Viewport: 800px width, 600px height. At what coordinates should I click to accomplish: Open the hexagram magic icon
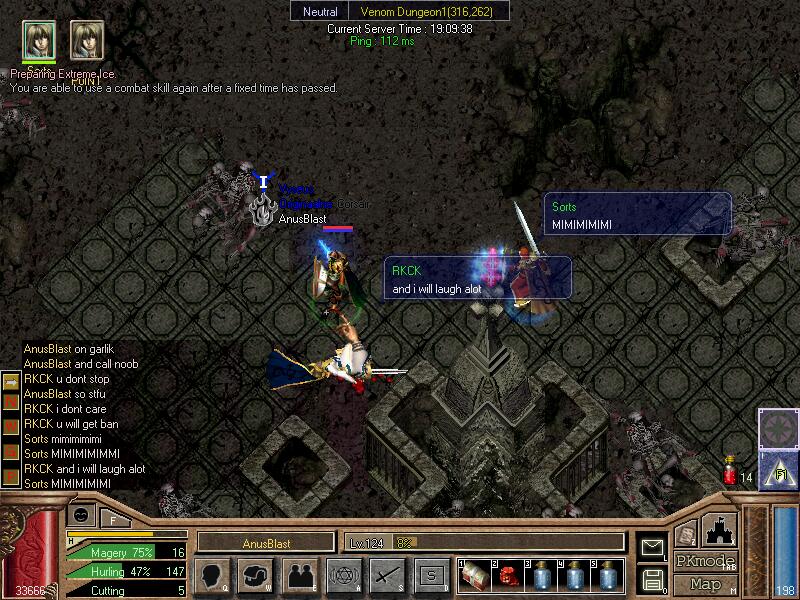click(343, 575)
